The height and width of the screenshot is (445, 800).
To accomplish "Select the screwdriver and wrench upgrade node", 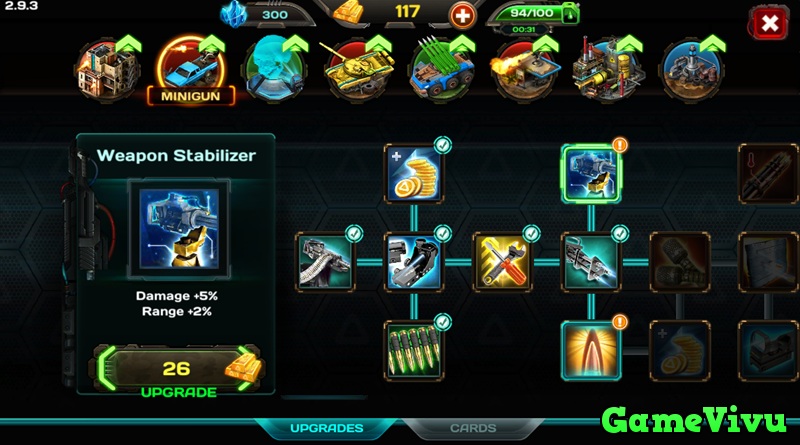I will click(502, 260).
